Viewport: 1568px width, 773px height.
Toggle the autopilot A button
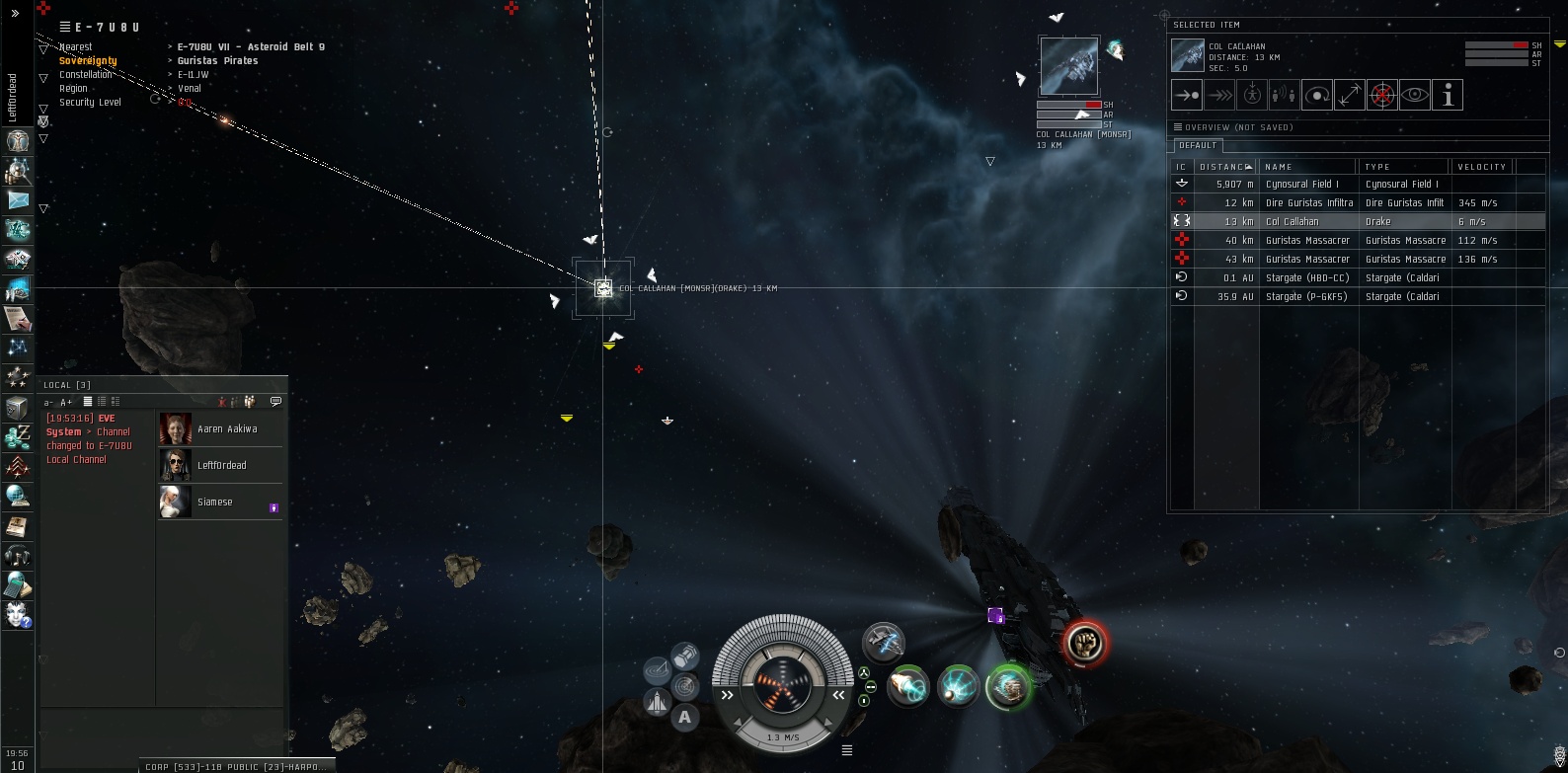[x=684, y=718]
